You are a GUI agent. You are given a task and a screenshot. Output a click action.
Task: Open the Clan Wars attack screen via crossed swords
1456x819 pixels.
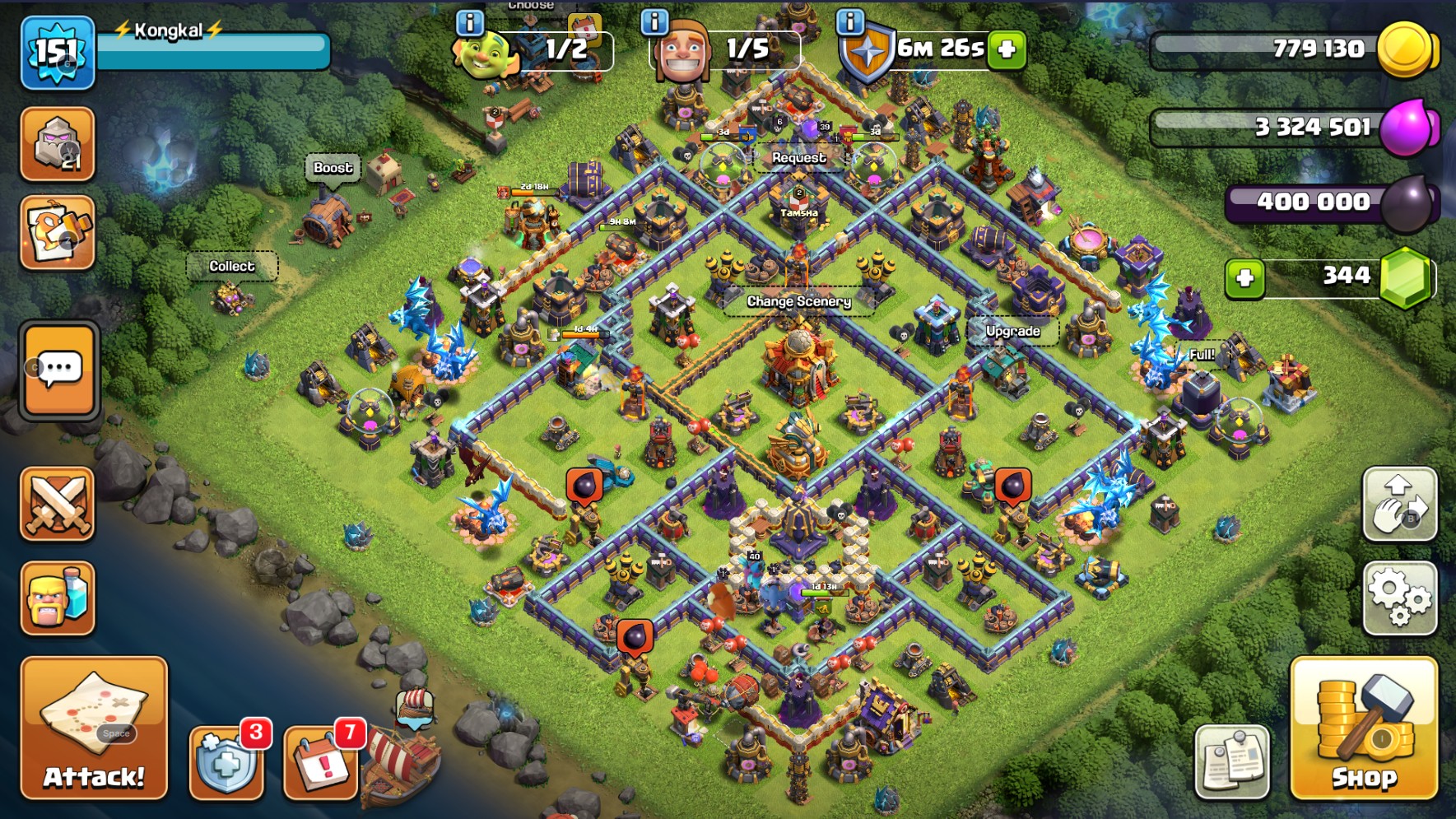click(58, 505)
